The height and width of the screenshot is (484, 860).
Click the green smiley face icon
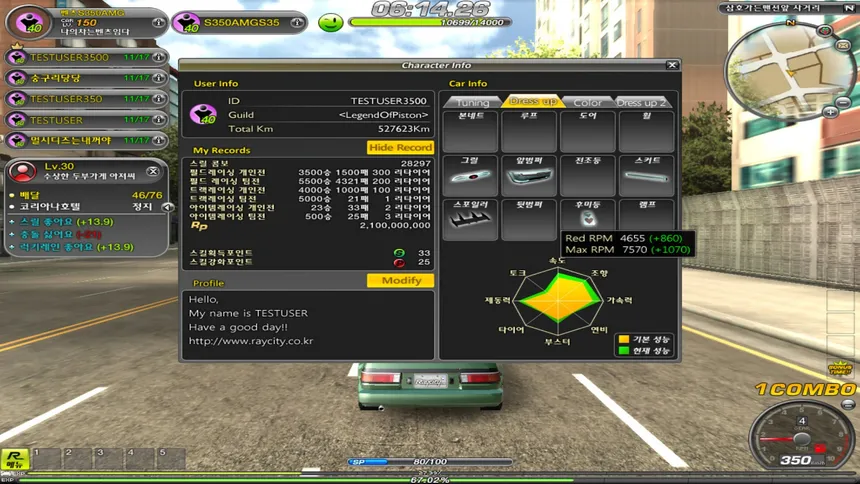click(330, 22)
